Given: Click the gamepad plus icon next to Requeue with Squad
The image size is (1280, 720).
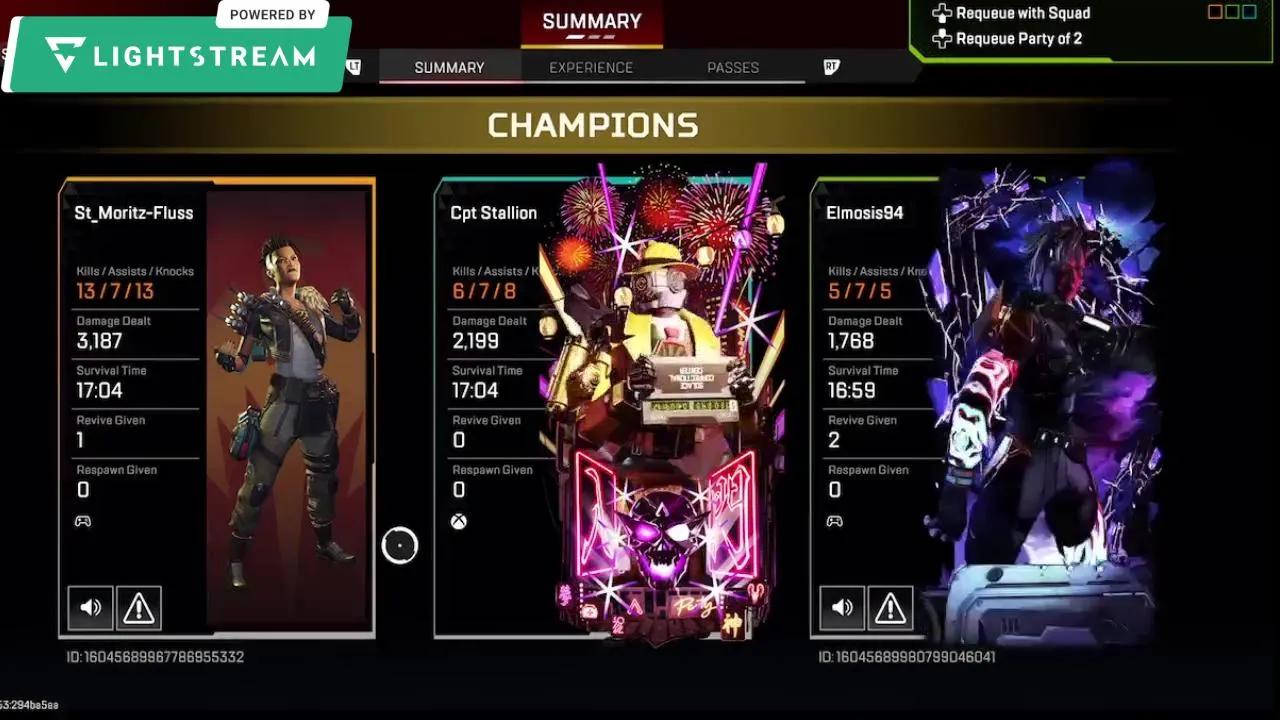Looking at the screenshot, I should pyautogui.click(x=942, y=13).
